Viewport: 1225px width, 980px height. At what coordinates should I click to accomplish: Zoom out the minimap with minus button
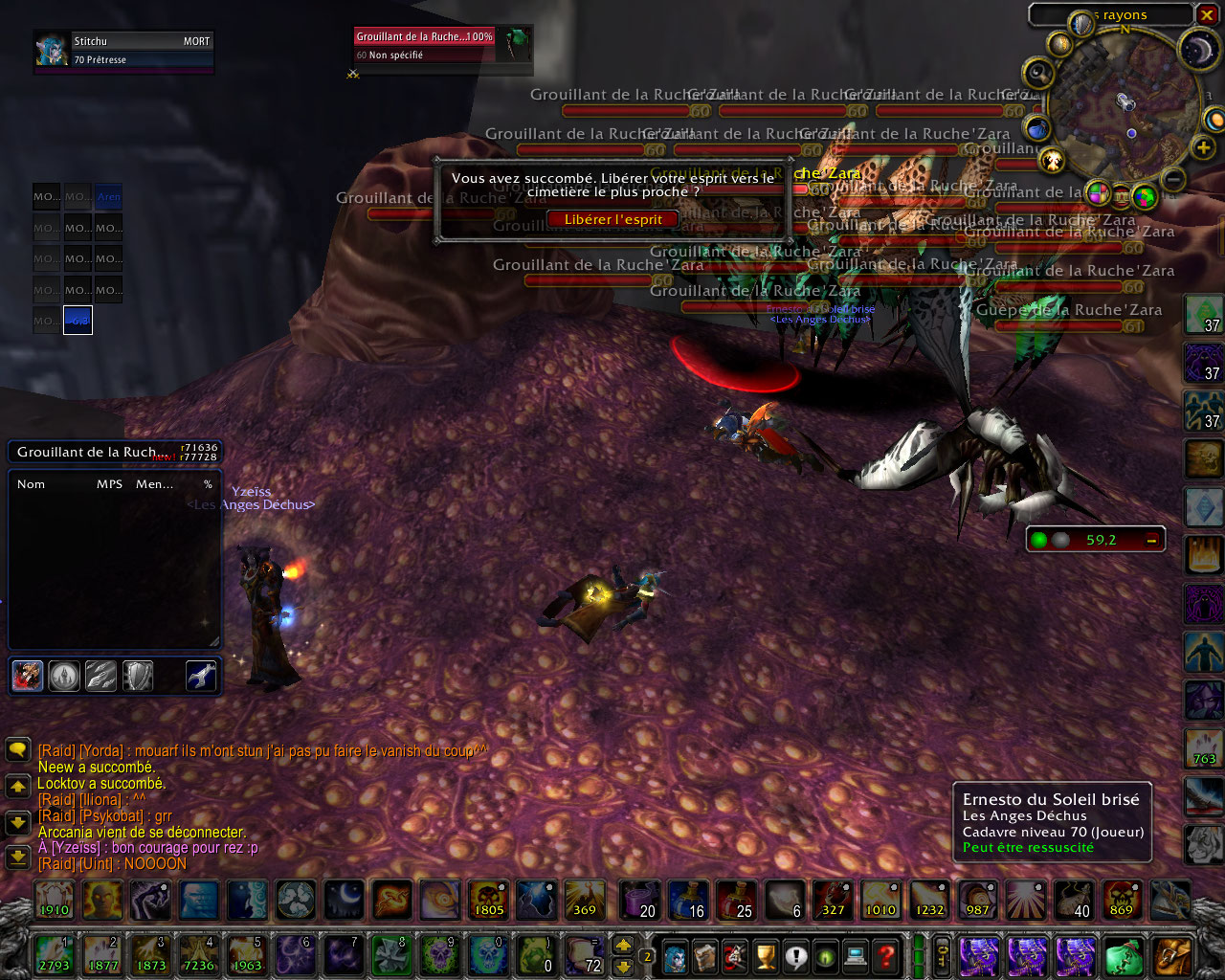[x=1174, y=179]
